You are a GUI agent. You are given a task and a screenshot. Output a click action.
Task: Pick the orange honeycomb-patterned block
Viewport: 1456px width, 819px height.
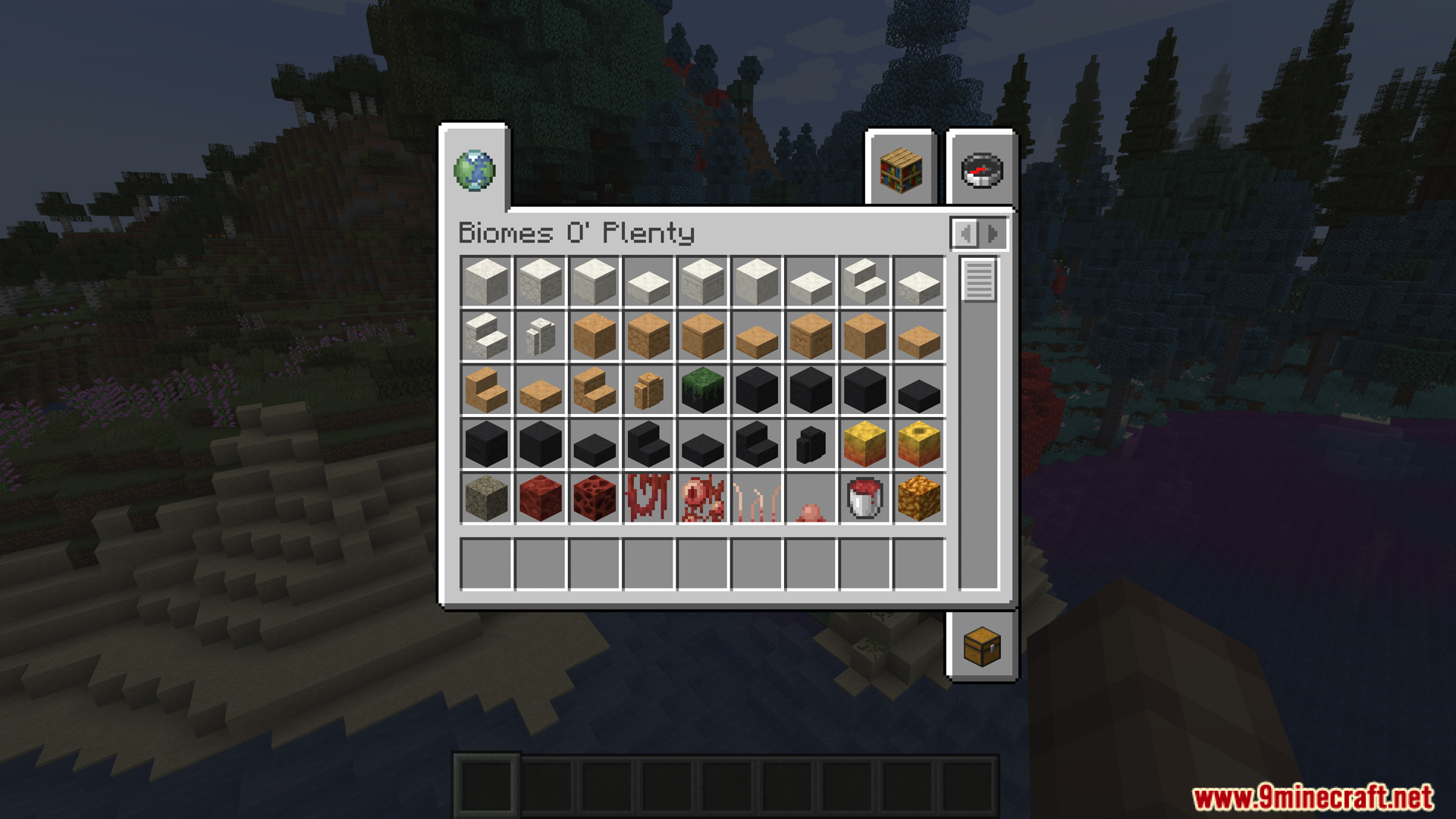tap(919, 498)
